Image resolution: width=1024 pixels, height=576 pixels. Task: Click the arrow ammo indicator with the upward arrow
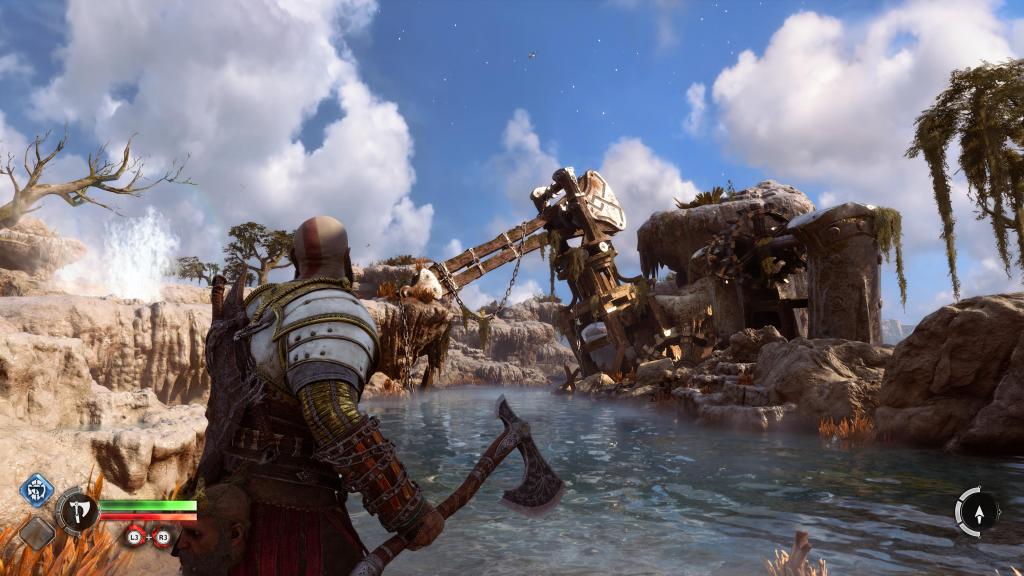[977, 512]
